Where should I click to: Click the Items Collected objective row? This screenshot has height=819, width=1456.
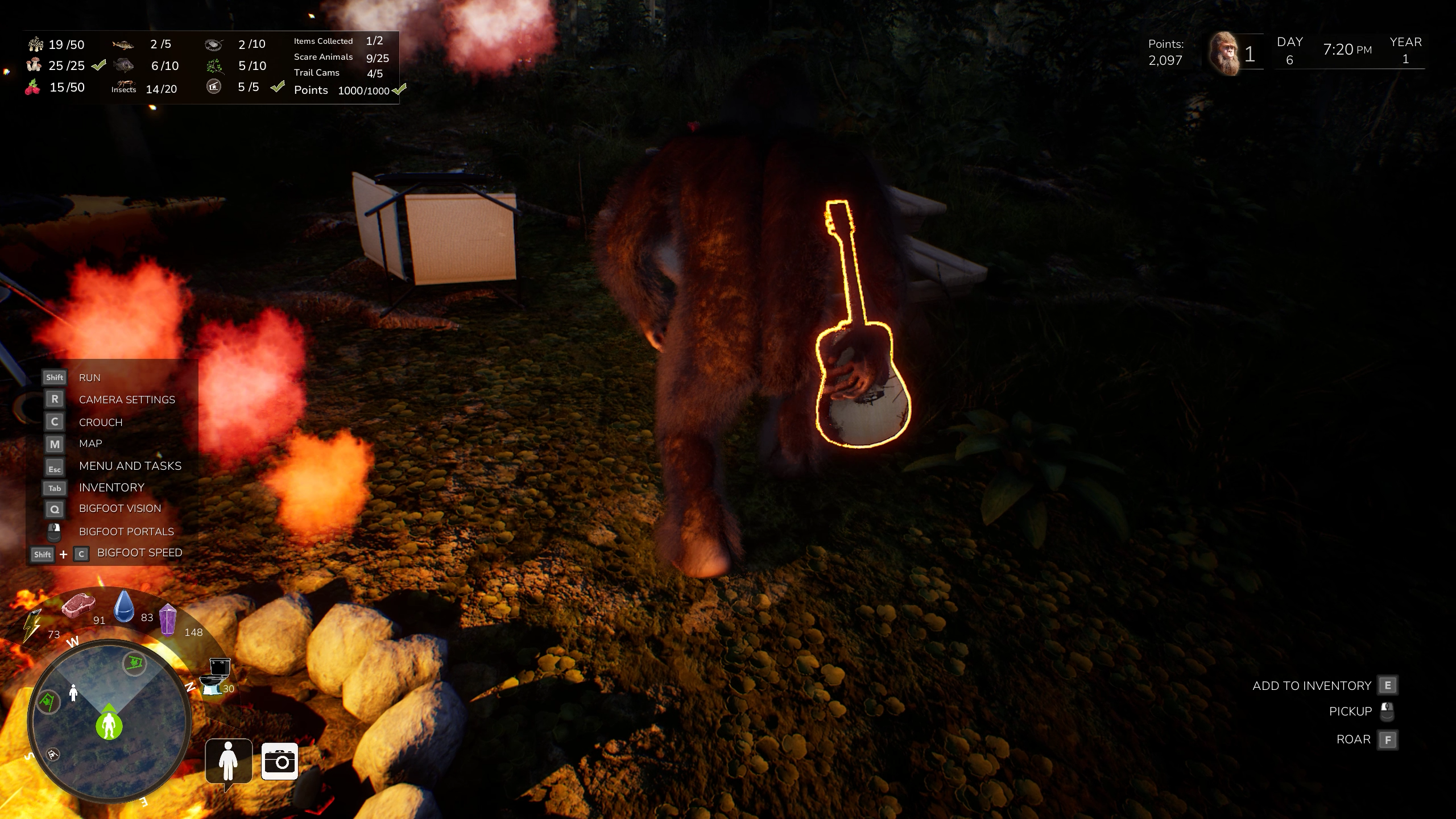[x=338, y=41]
